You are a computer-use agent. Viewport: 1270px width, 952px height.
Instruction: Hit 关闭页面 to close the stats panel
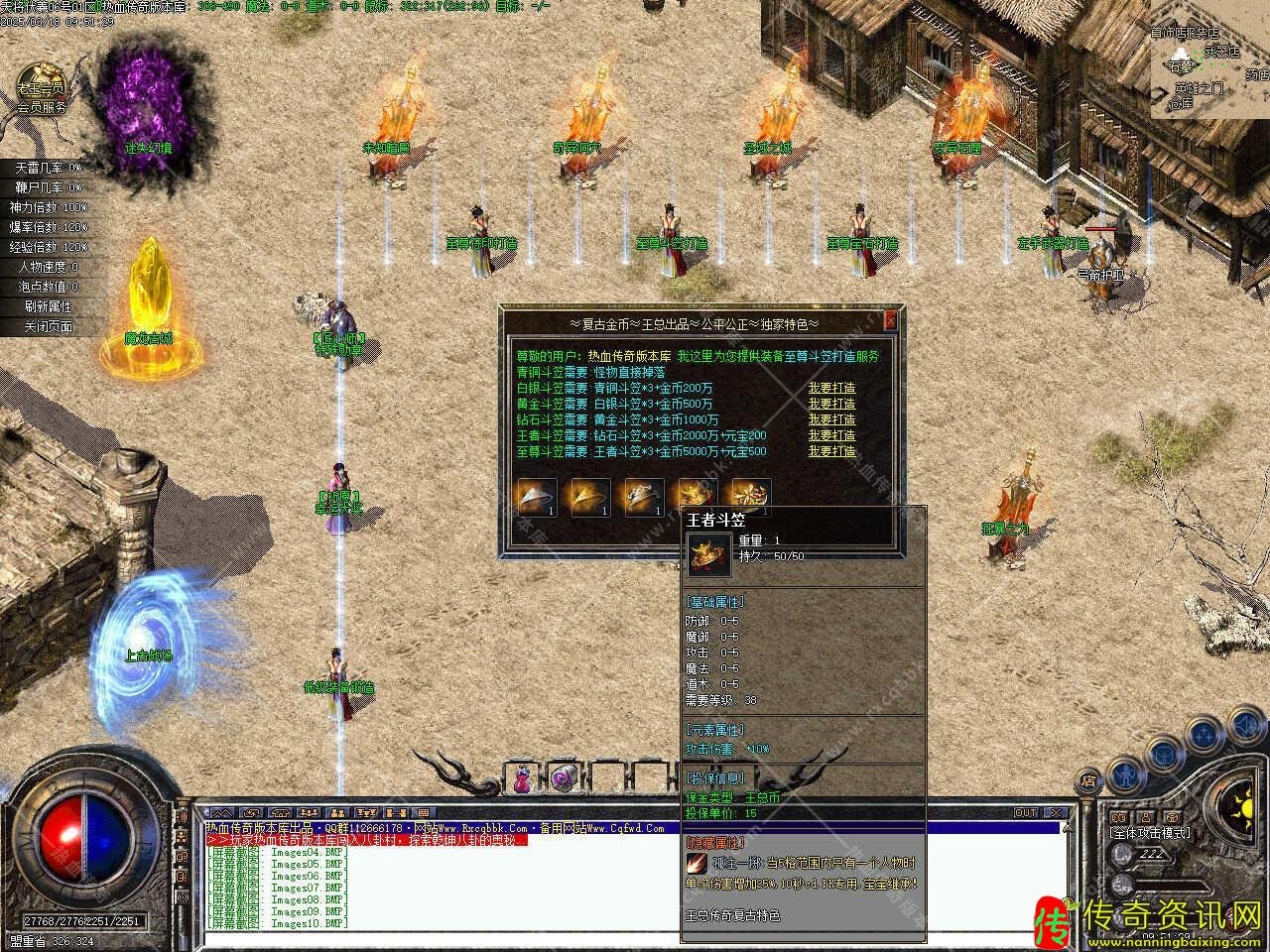point(48,326)
